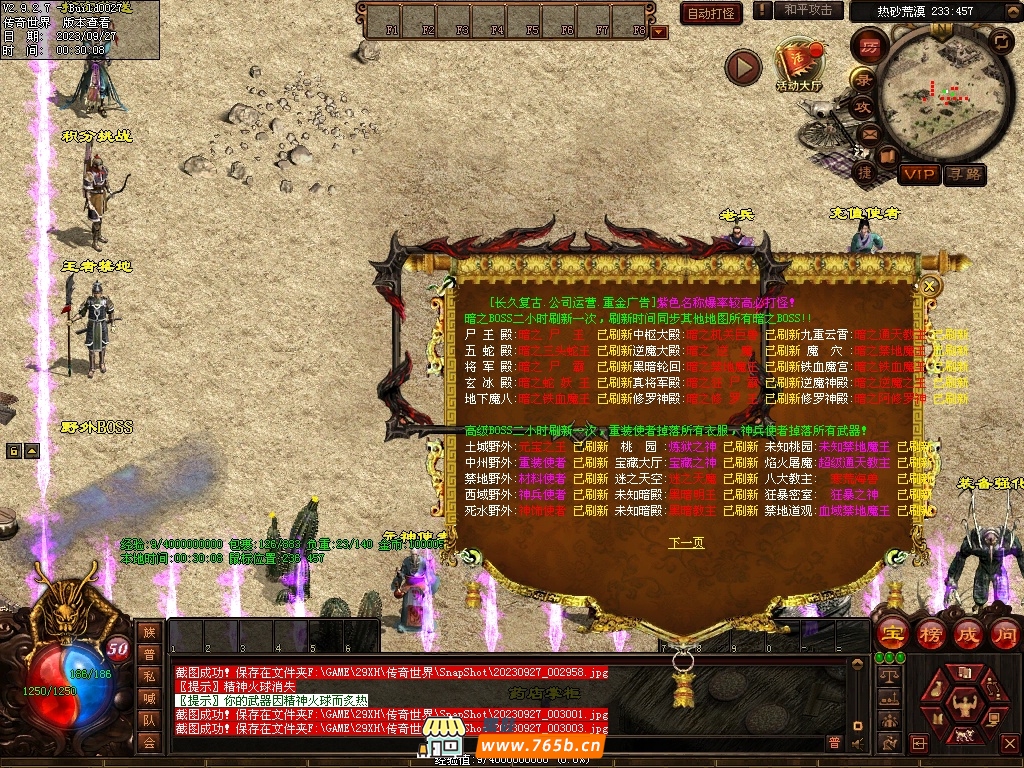Viewport: 1024px width, 768px height.
Task: Activate the 寻路 pathfinding button
Action: pyautogui.click(x=965, y=175)
